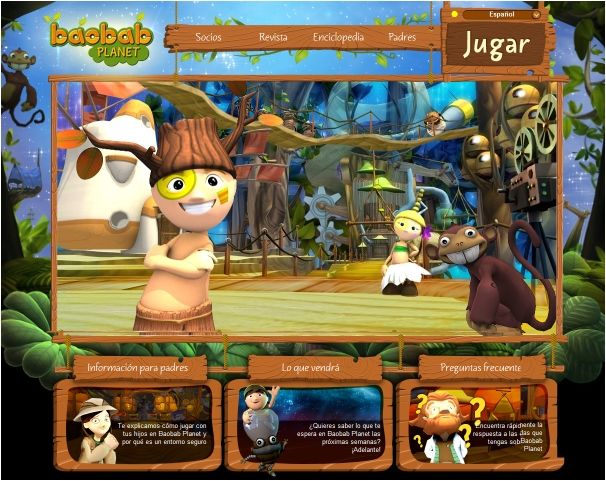Open the Enciclopedia page

point(338,37)
